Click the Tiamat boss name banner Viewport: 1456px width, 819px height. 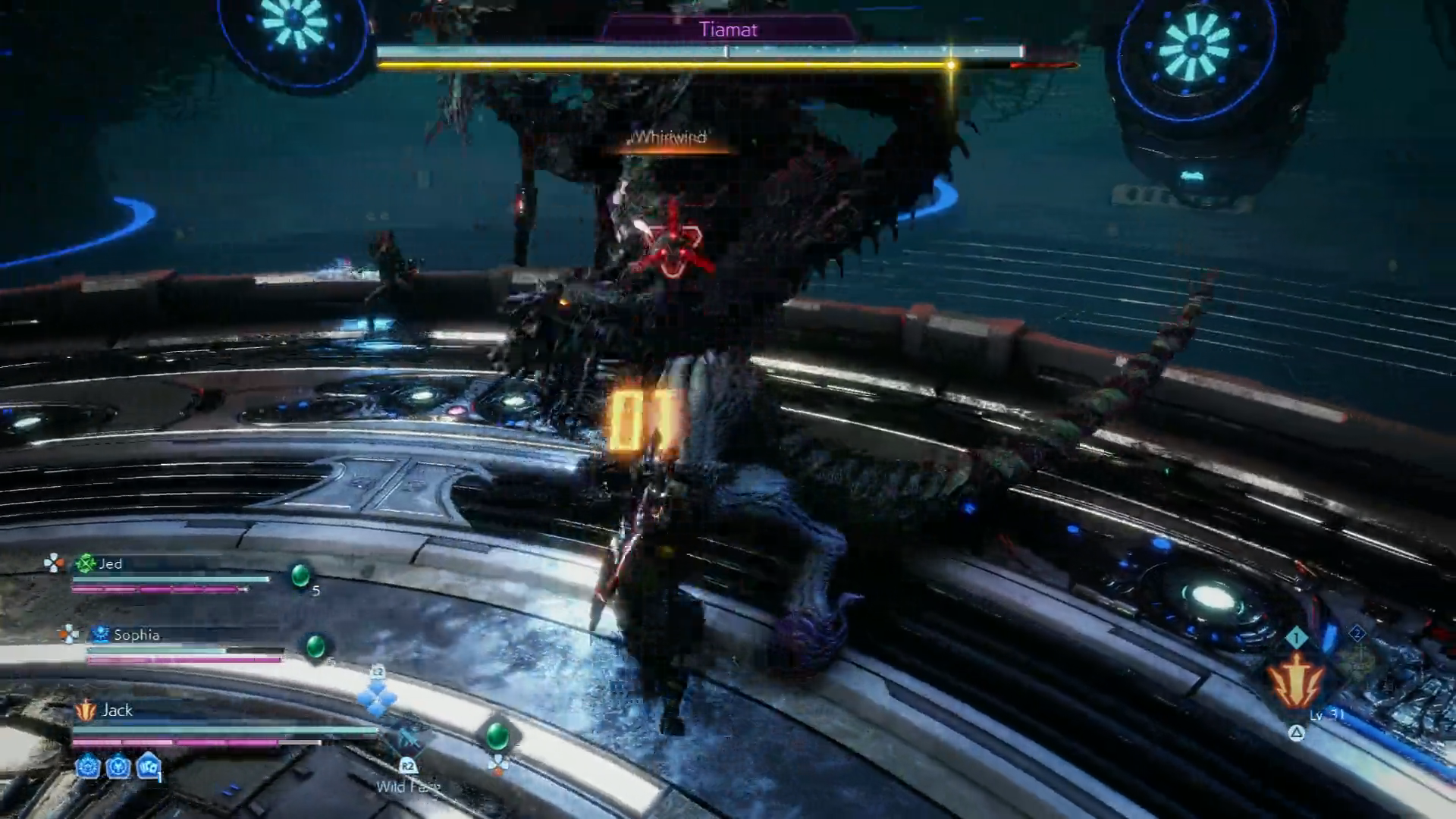coord(728,30)
